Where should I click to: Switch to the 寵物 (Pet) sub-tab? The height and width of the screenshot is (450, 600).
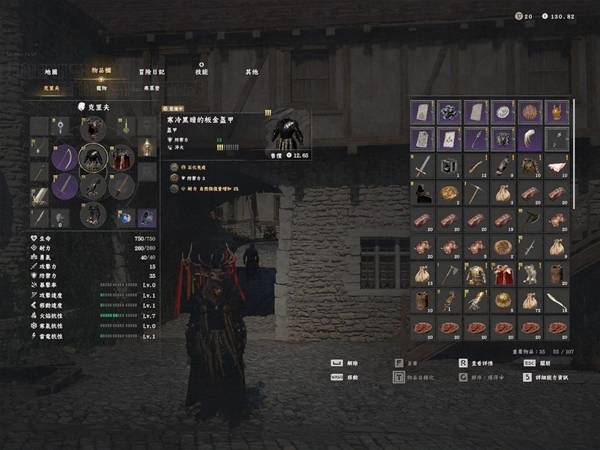101,88
